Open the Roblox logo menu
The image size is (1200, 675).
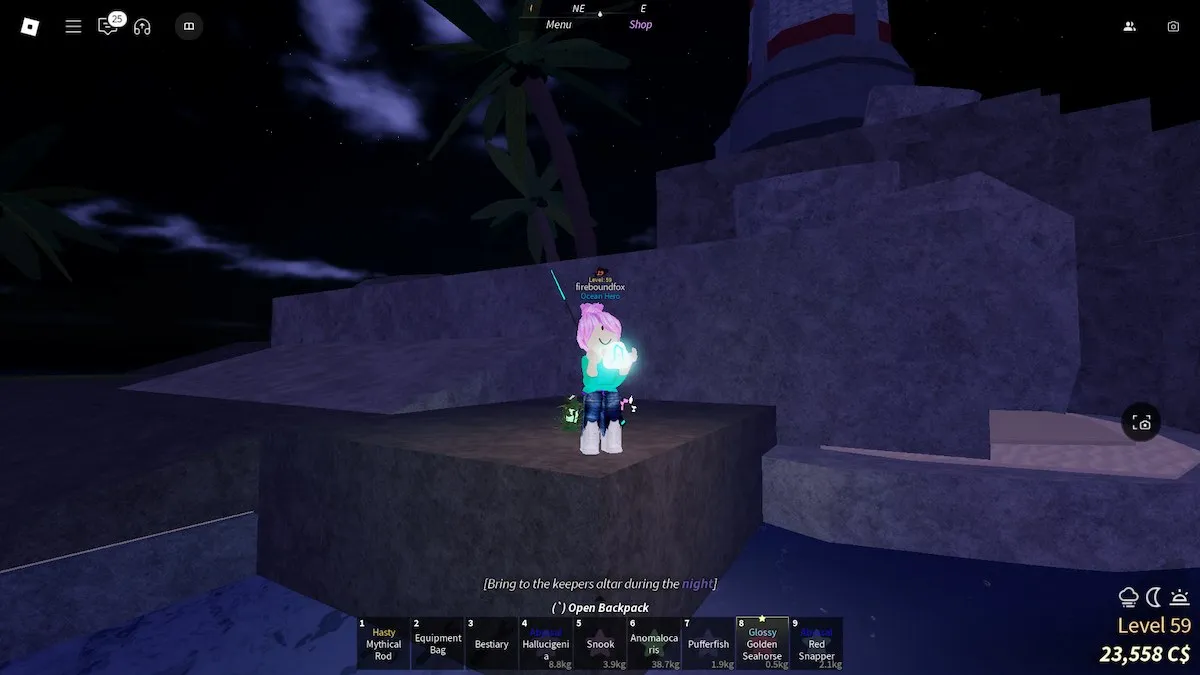29,27
